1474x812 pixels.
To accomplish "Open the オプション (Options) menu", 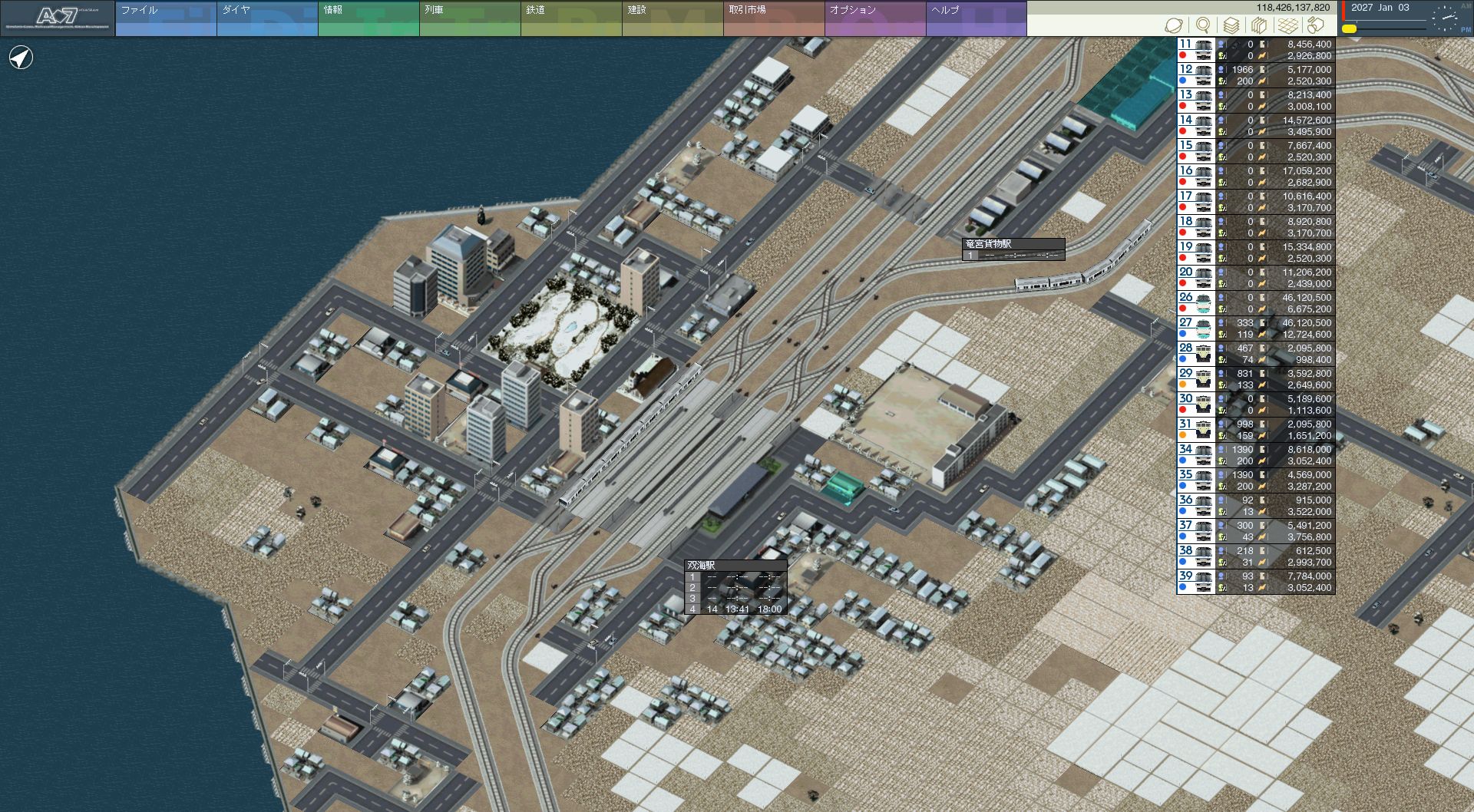I will point(874,18).
